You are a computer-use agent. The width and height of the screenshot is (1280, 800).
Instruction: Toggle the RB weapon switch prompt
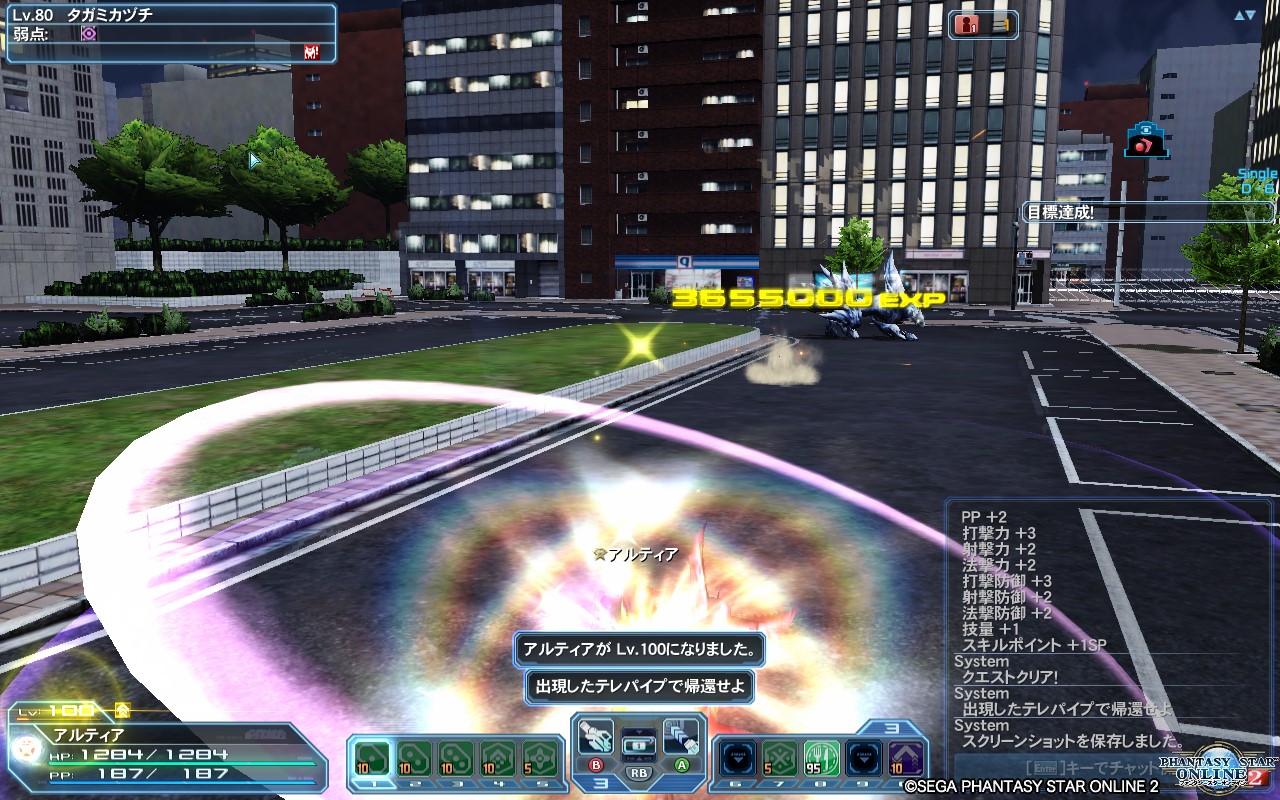point(640,772)
